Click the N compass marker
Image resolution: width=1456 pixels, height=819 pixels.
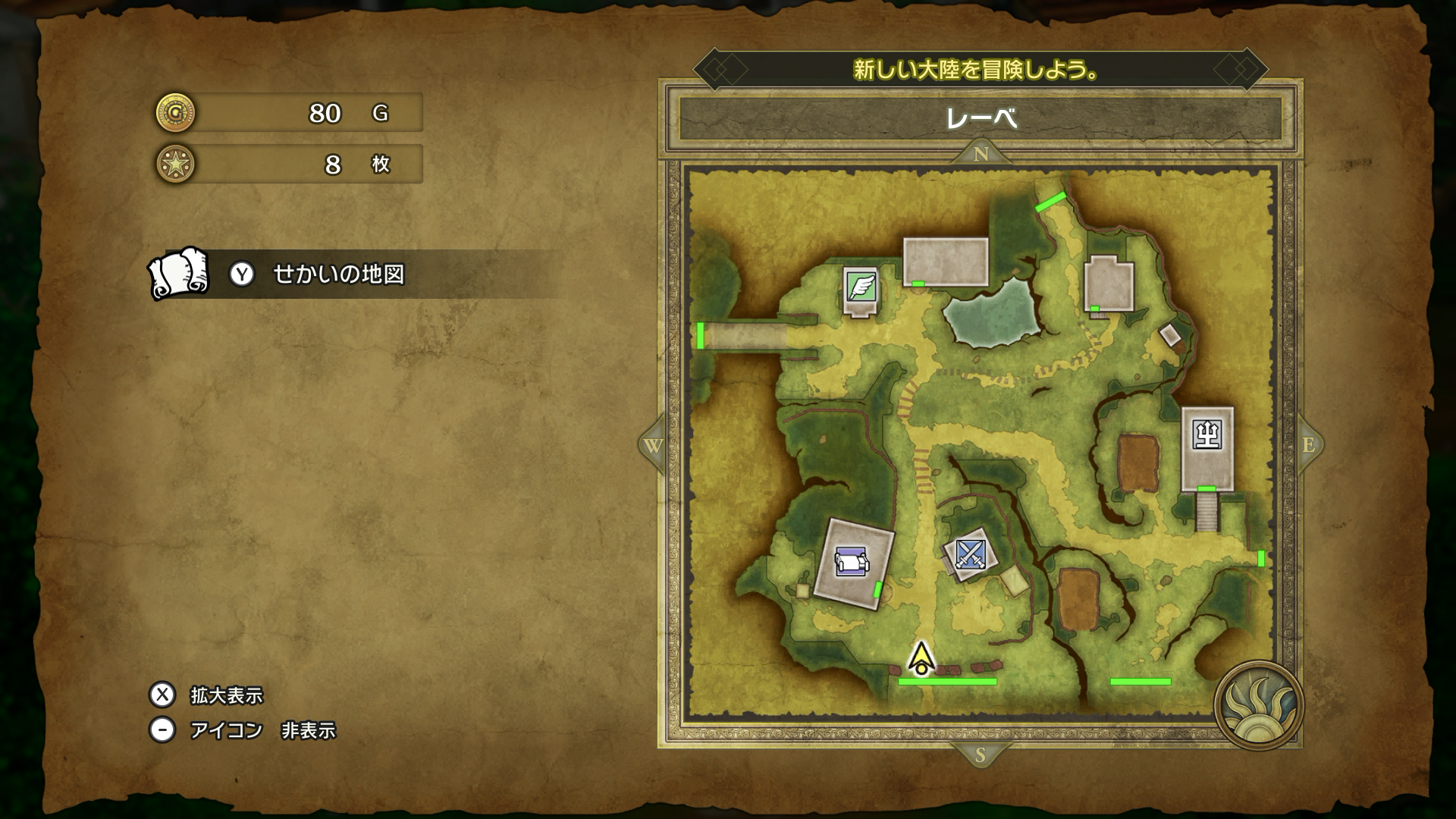981,154
